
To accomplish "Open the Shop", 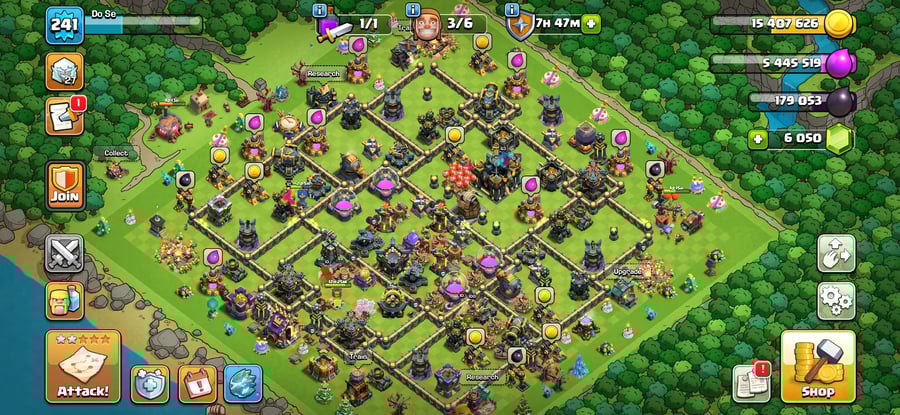I will pyautogui.click(x=818, y=366).
